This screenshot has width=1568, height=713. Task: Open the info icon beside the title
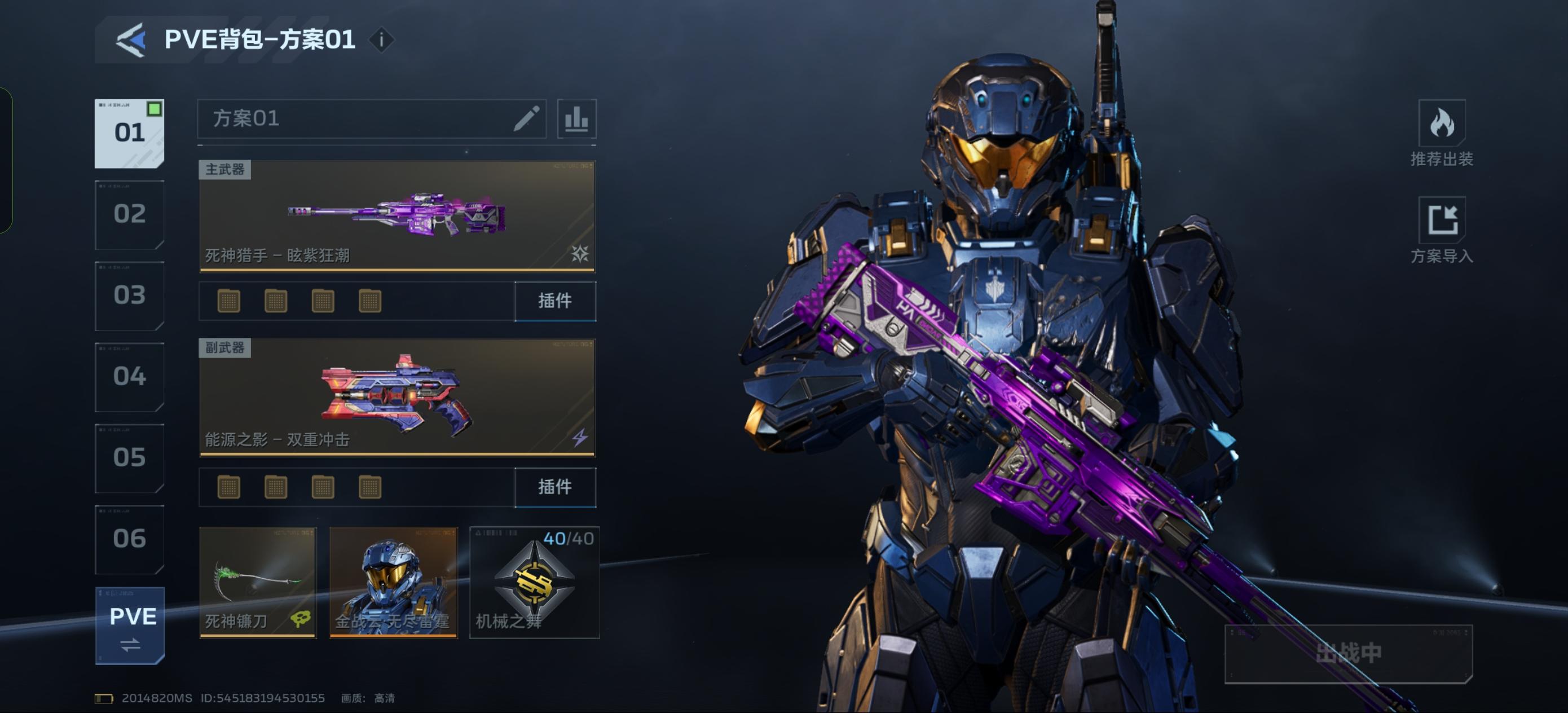382,40
